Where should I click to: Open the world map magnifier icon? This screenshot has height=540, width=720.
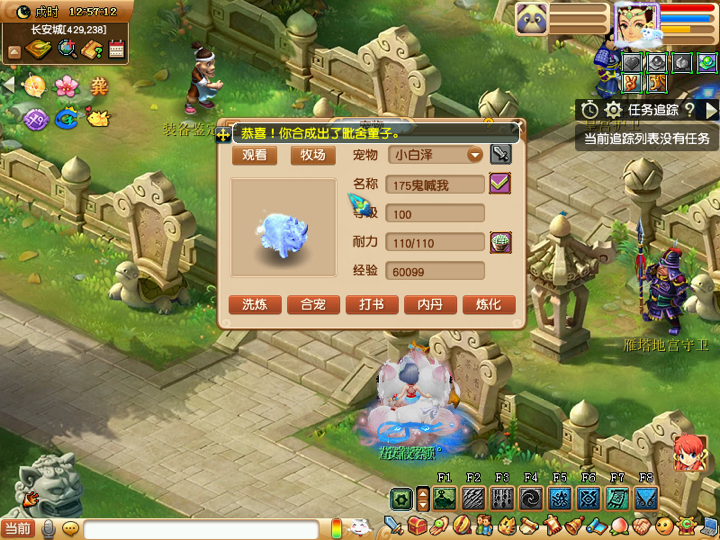(67, 49)
